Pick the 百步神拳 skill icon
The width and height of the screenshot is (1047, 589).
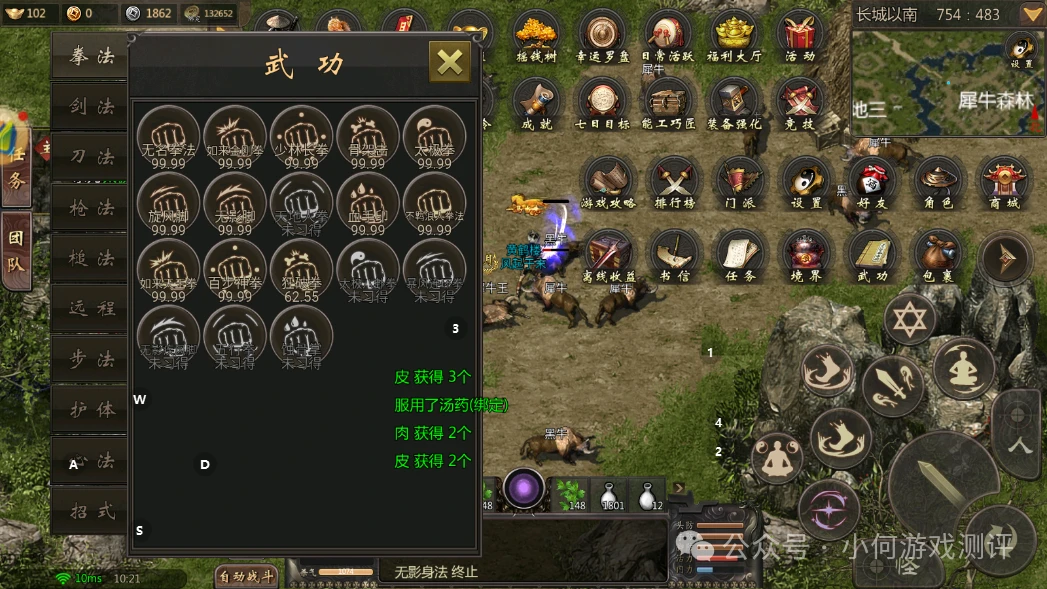(x=235, y=270)
